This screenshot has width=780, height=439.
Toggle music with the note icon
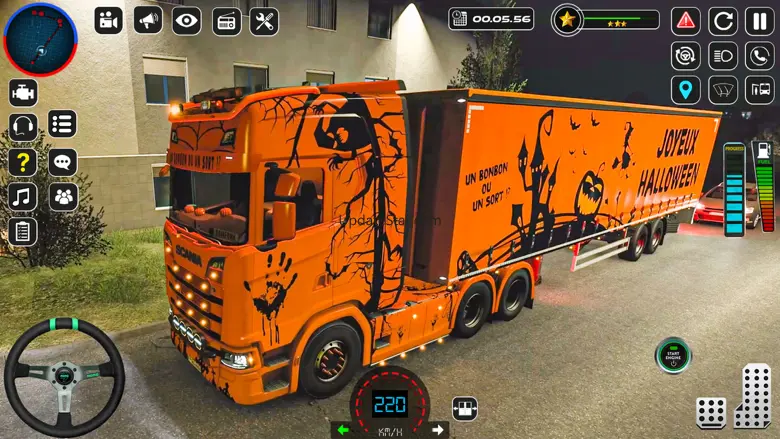pyautogui.click(x=23, y=197)
